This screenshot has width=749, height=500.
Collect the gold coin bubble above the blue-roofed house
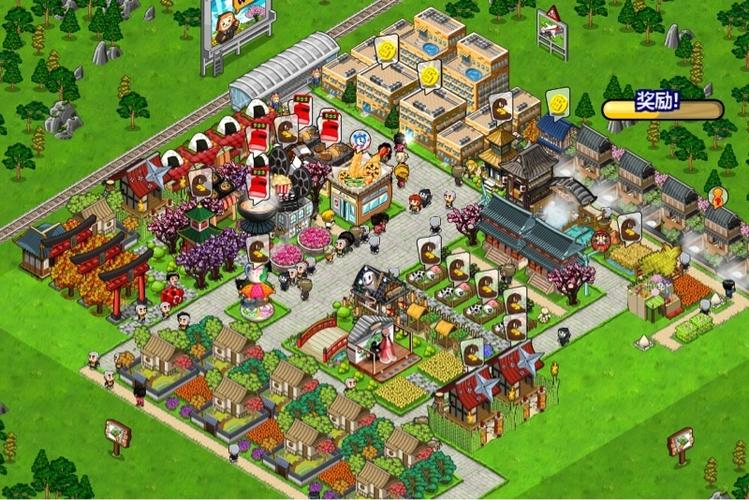557,101
